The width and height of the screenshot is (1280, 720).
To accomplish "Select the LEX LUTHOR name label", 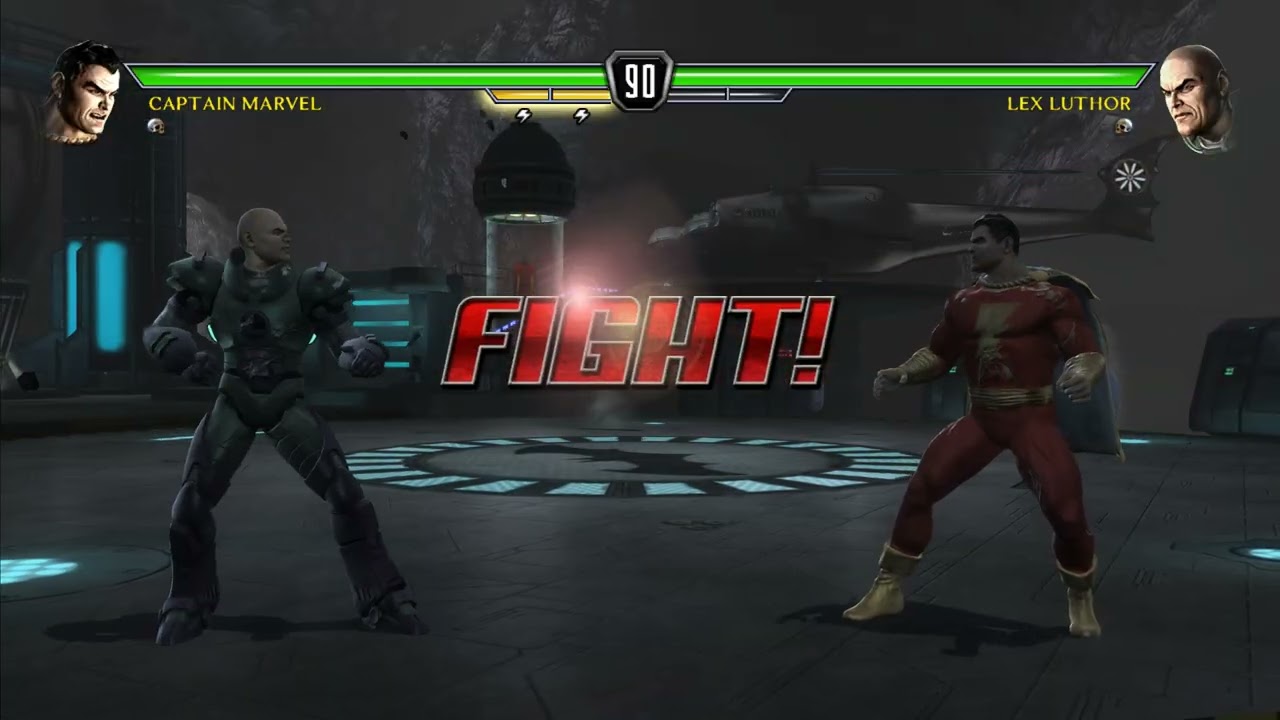I will 1069,103.
